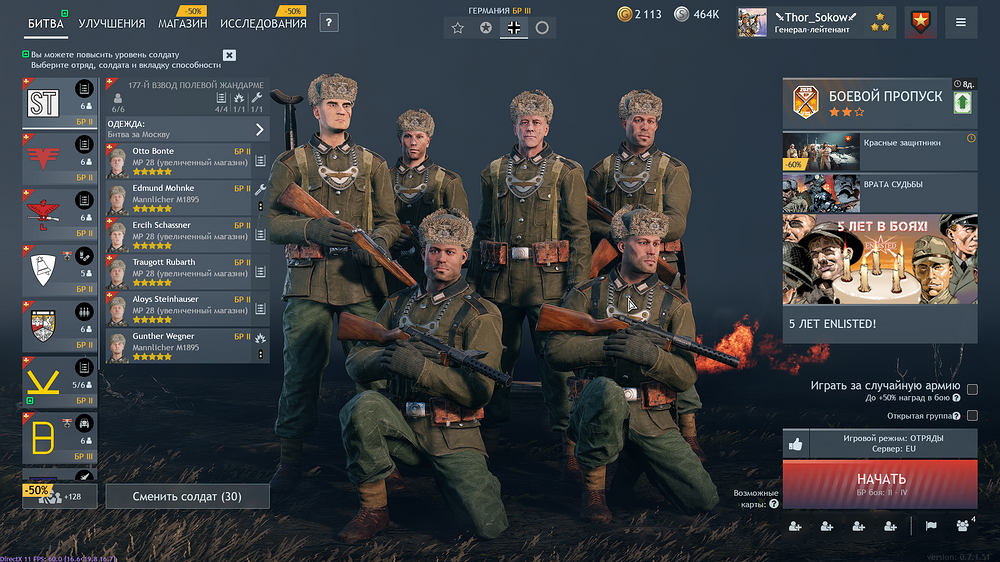1000x562 pixels.
Task: Start the battle with НАЧАТЬ
Action: (880, 483)
